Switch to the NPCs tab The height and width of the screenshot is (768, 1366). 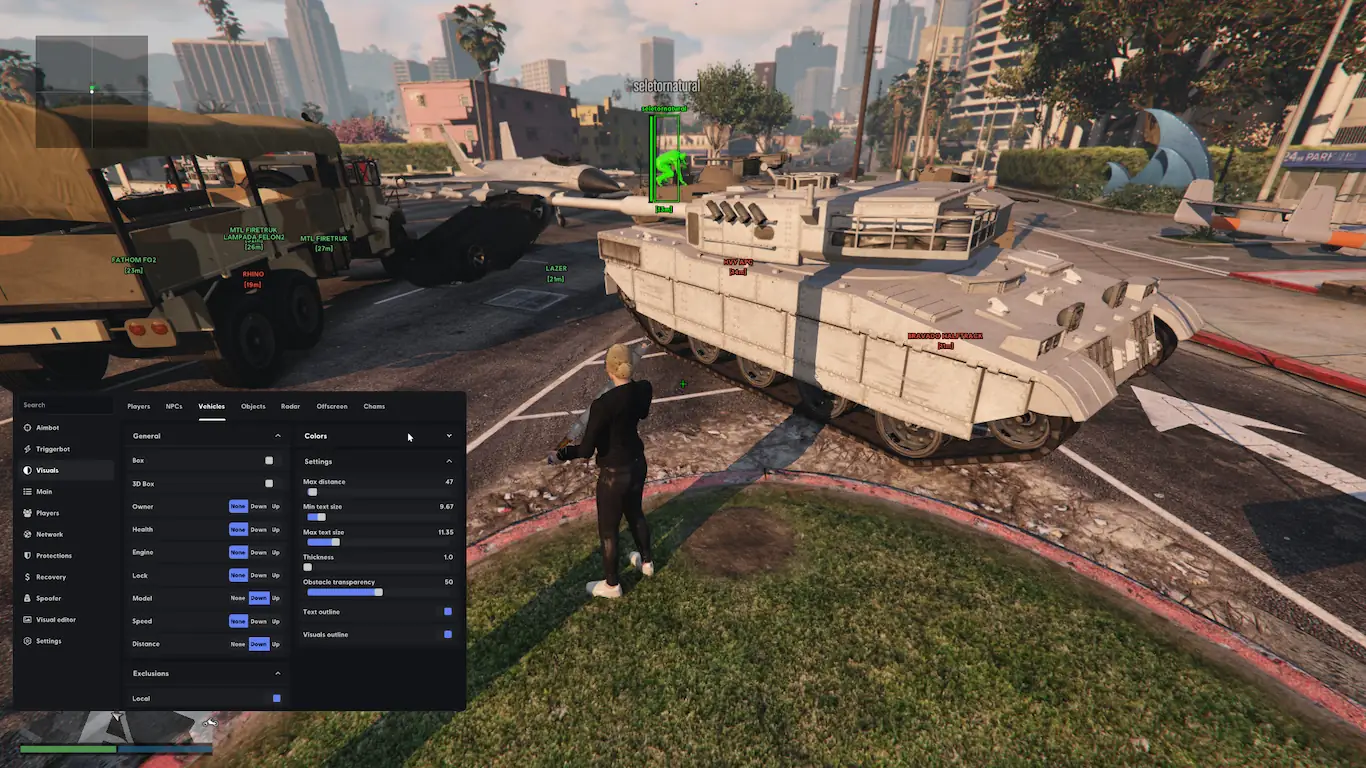pos(174,407)
